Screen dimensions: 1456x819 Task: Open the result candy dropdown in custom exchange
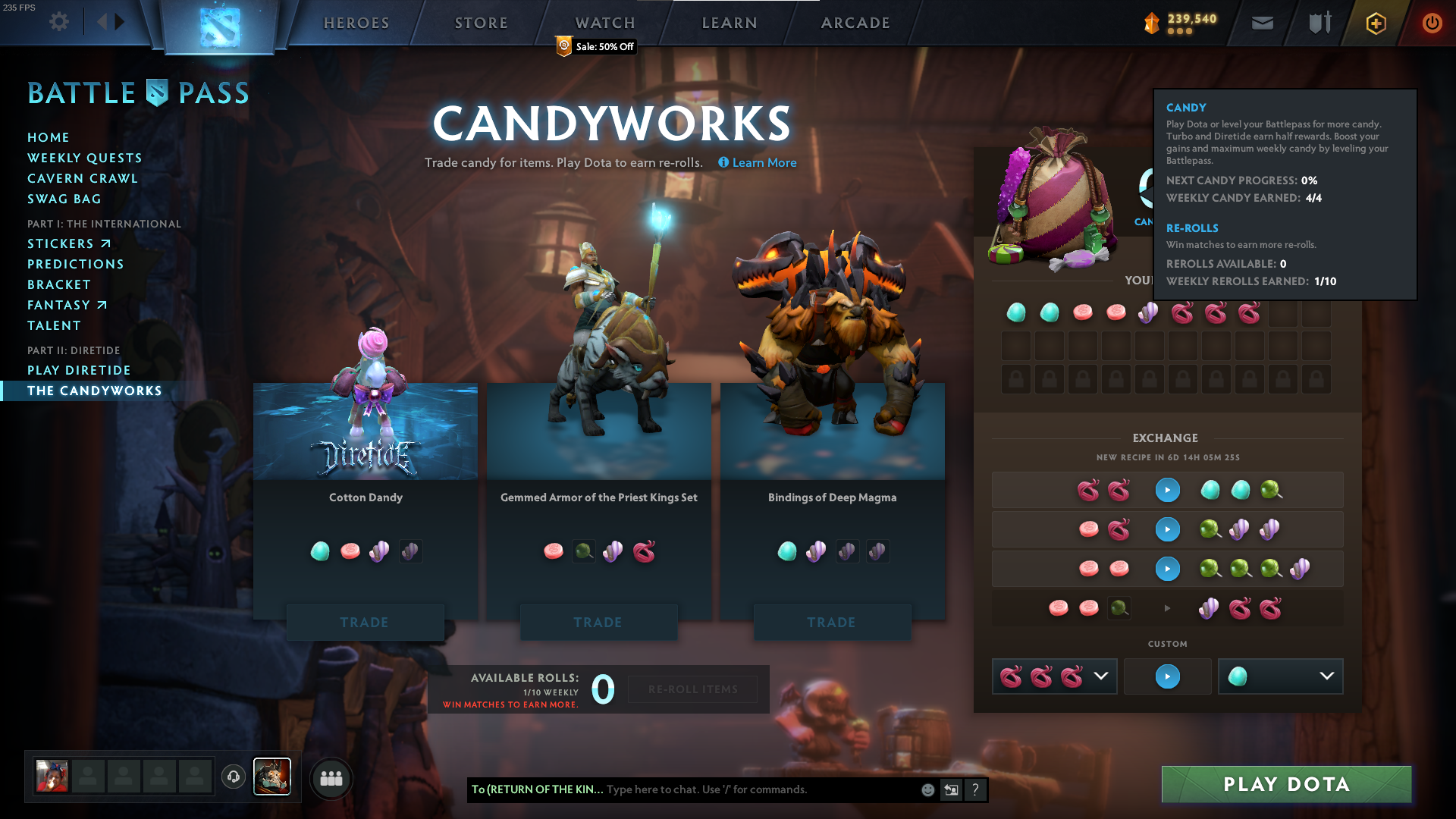click(x=1280, y=676)
